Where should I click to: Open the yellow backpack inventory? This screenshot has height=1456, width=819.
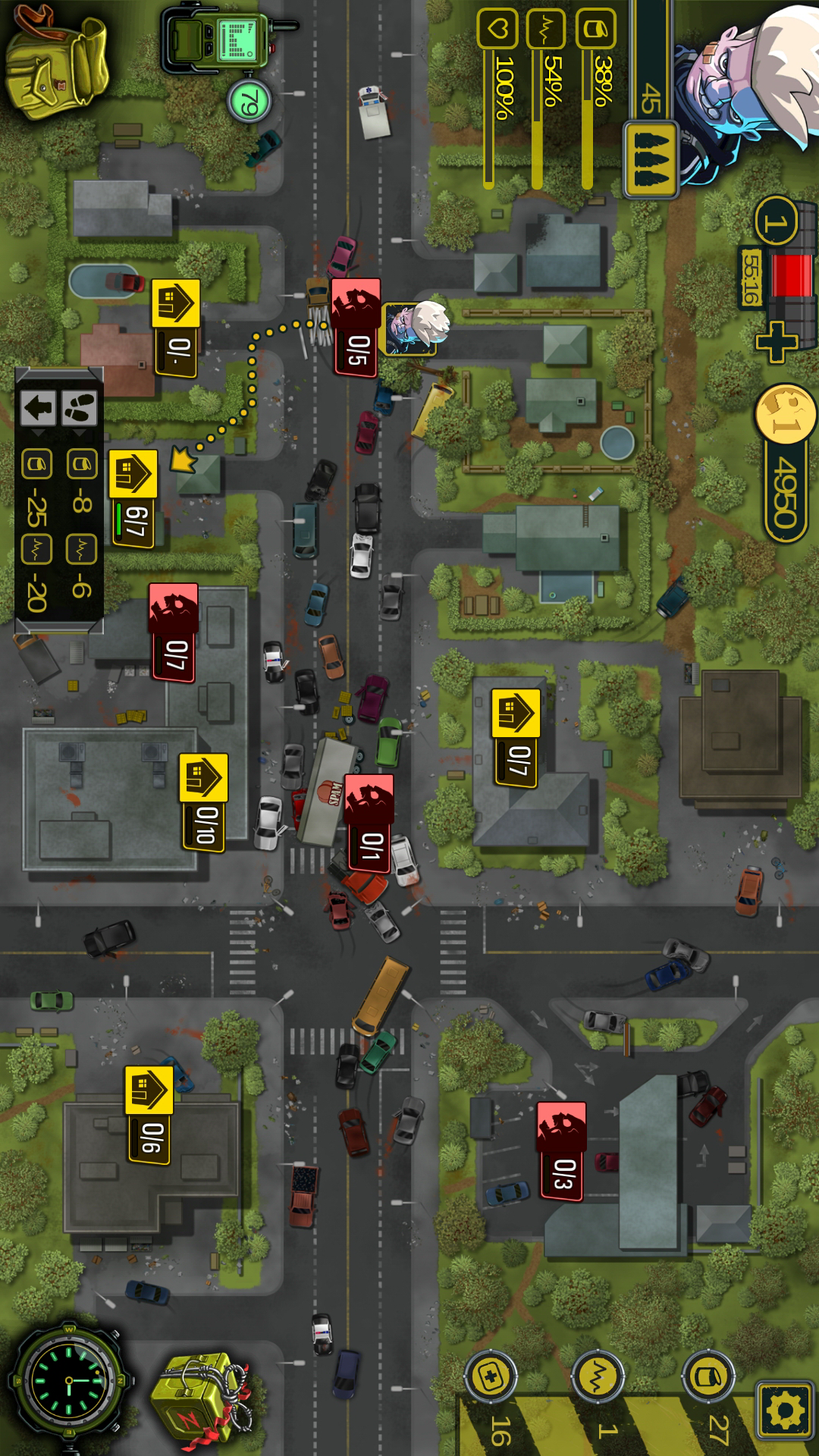[x=57, y=62]
